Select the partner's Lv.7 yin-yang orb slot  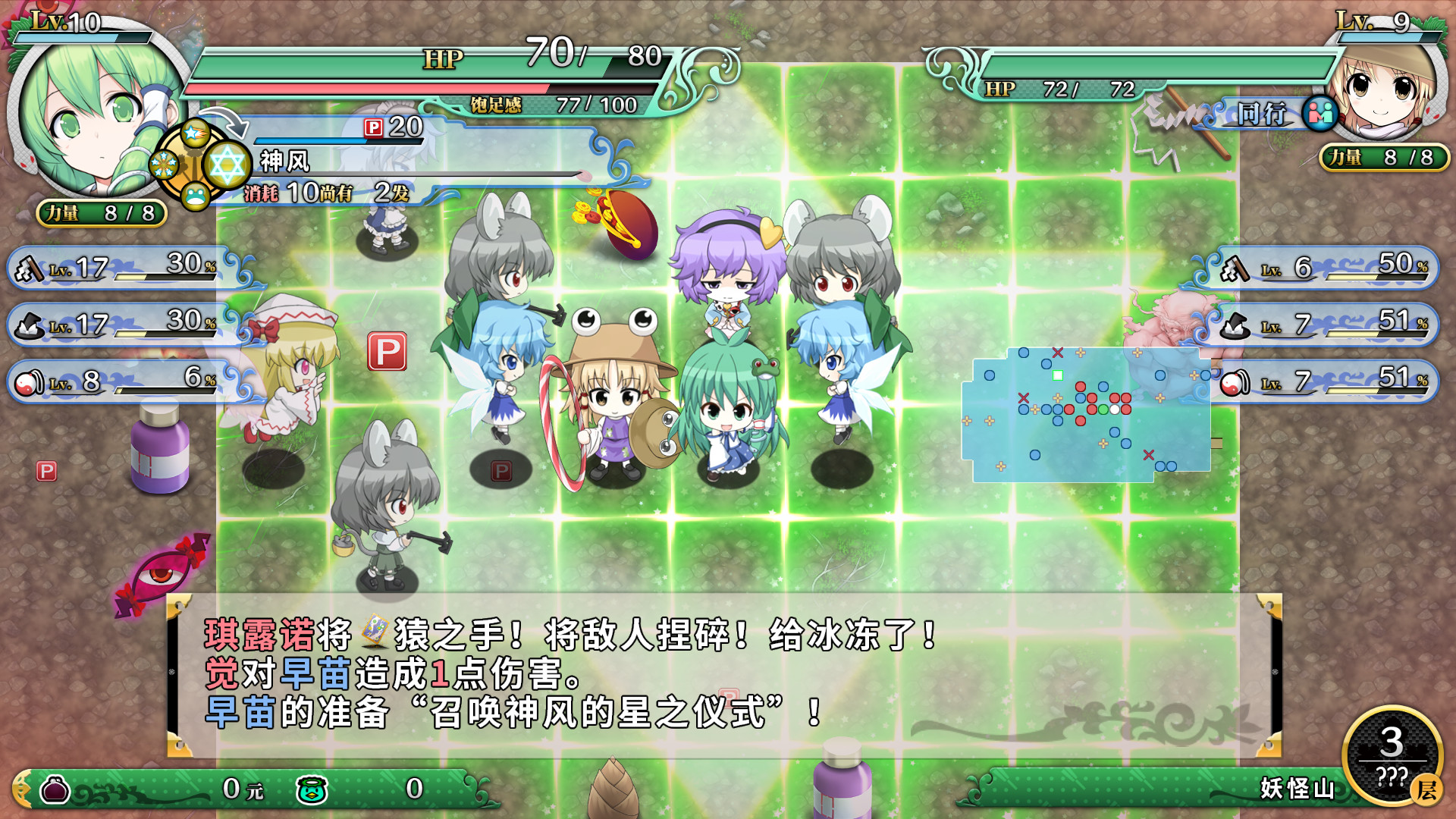click(x=1323, y=381)
